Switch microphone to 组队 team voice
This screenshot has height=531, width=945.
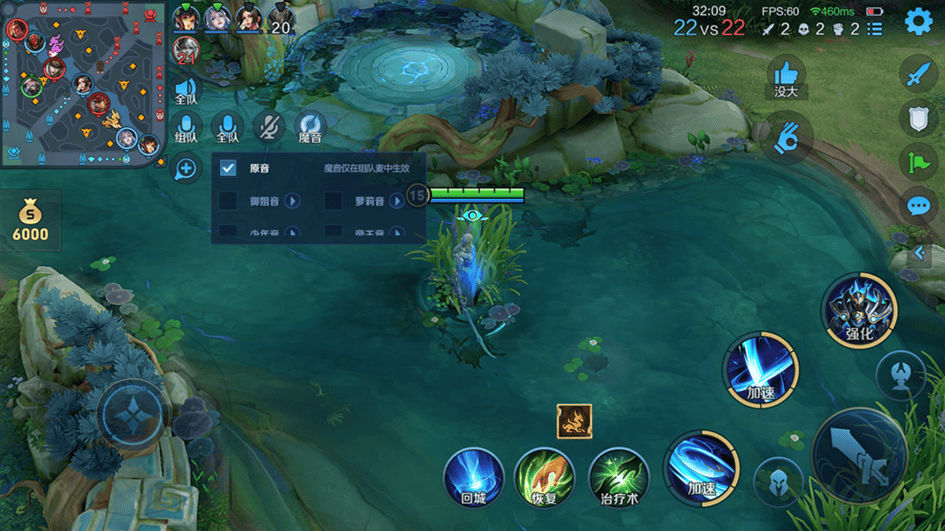point(187,128)
